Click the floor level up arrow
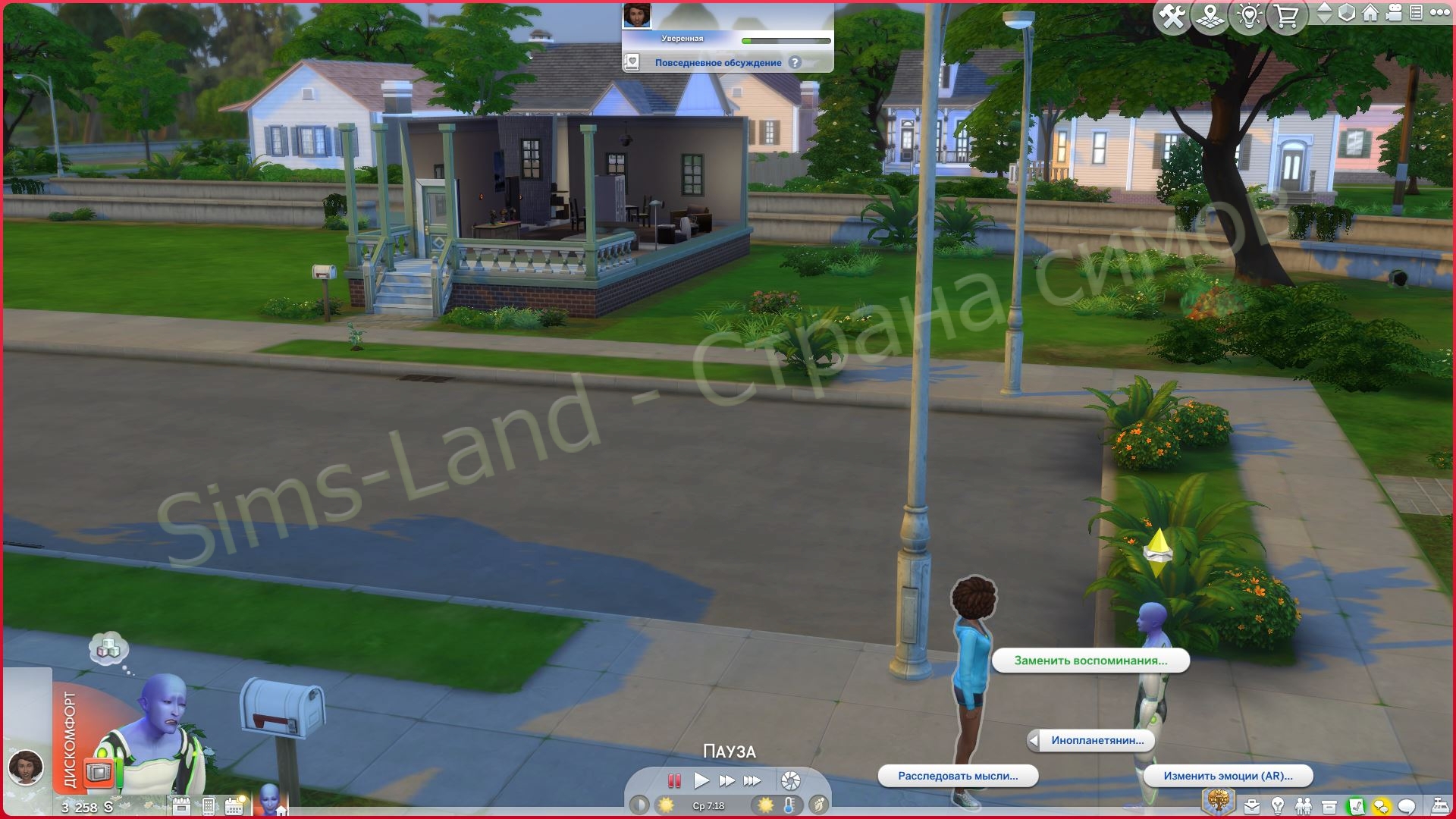The height and width of the screenshot is (819, 1456). (1324, 8)
